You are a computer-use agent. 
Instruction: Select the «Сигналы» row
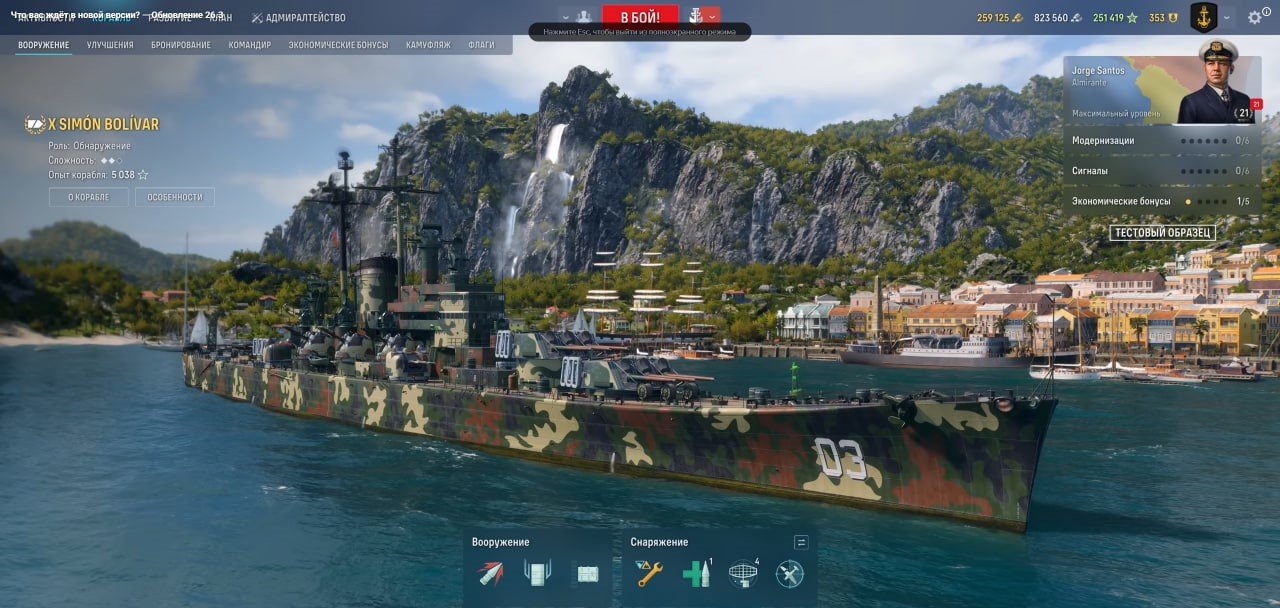point(1162,171)
